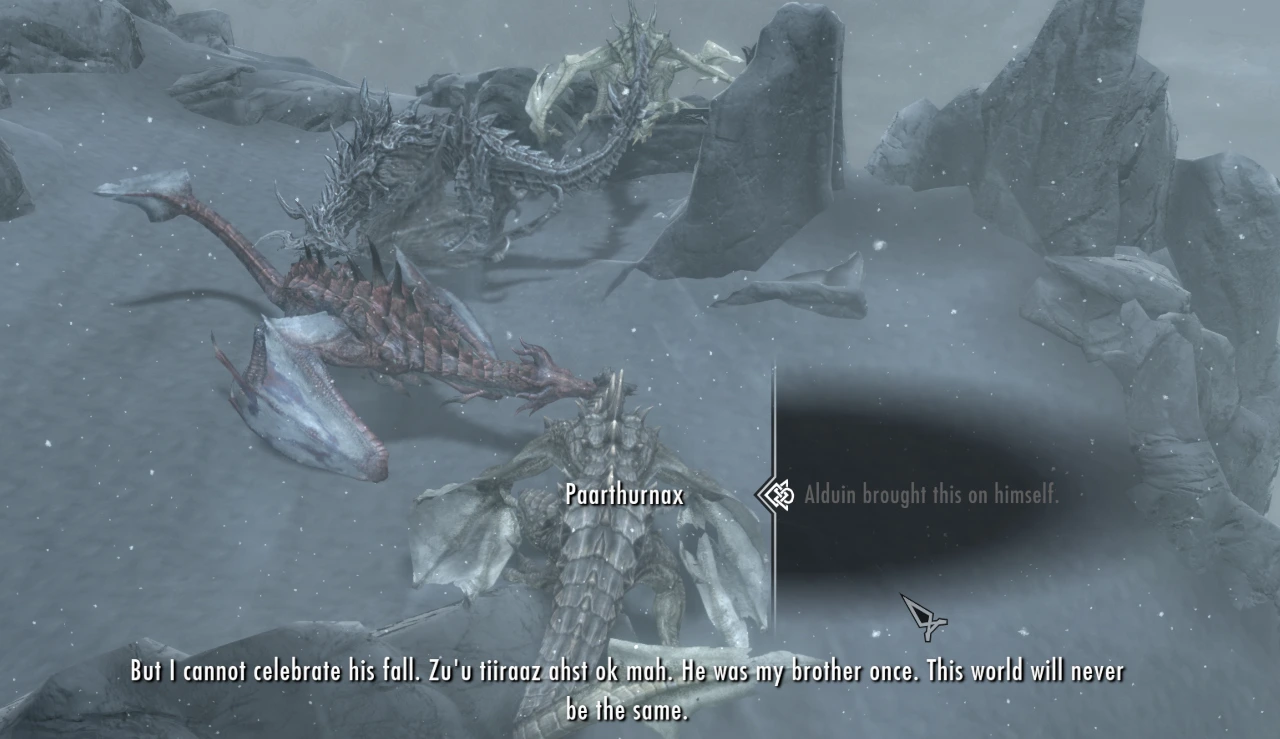Click the word 'Paarthurnax' above the dragon
Screen dimensions: 1280x739
pos(623,494)
